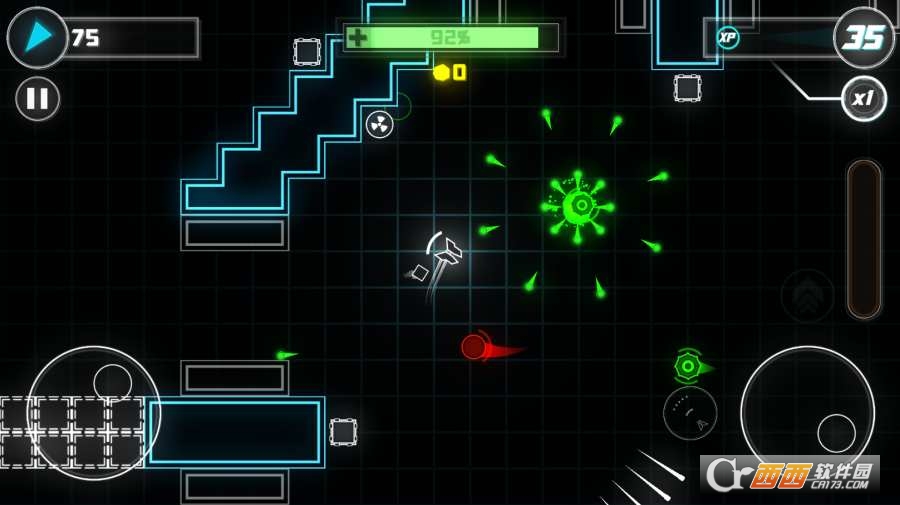Tap the x1 multiplier circle
The height and width of the screenshot is (505, 900).
(x=863, y=99)
